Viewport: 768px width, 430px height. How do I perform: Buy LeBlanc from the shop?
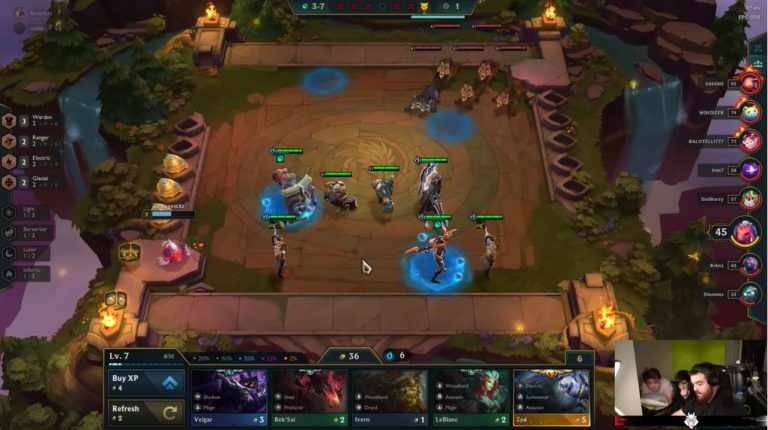(x=470, y=398)
